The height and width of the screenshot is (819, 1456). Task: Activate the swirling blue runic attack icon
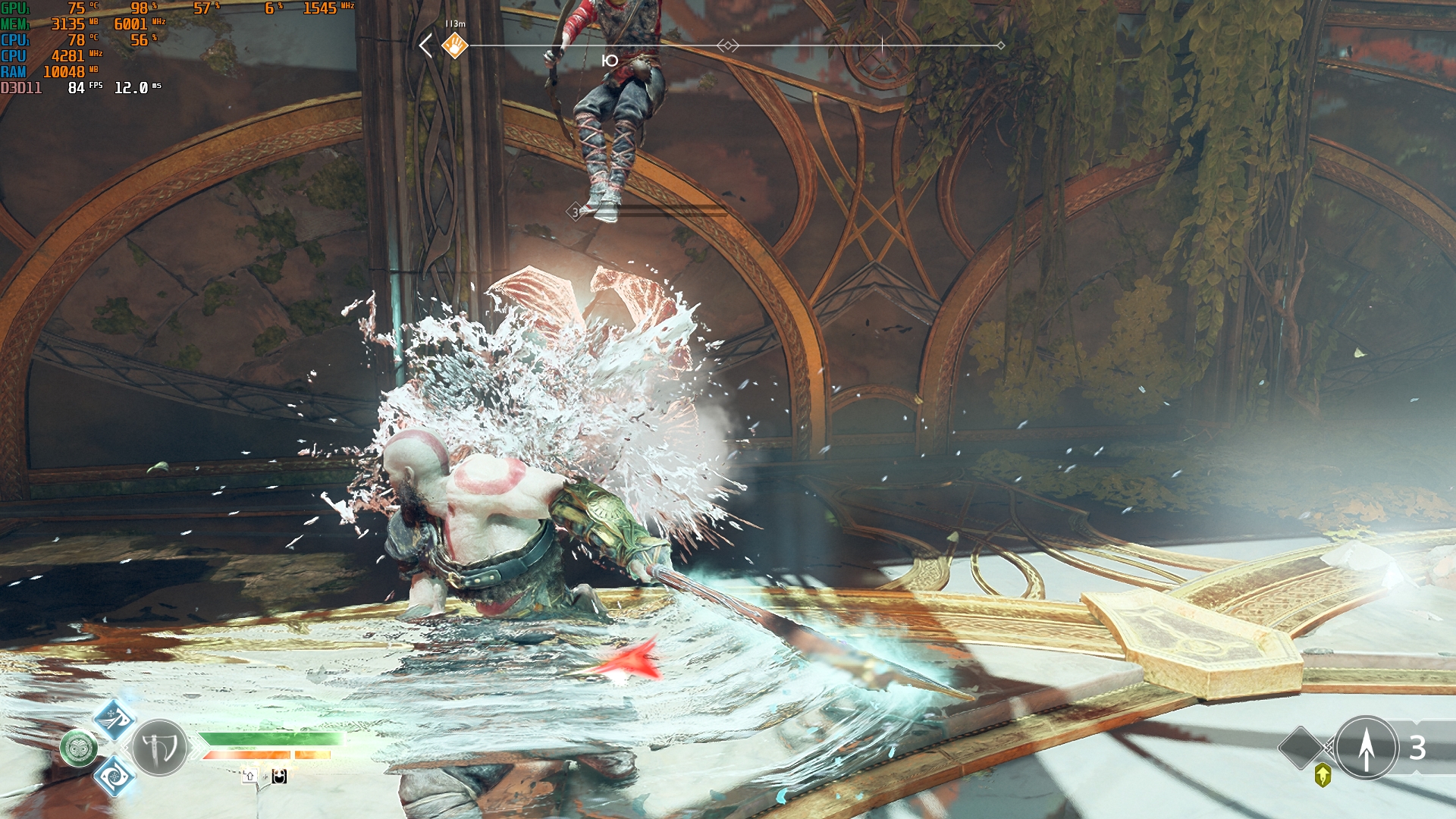[x=114, y=776]
